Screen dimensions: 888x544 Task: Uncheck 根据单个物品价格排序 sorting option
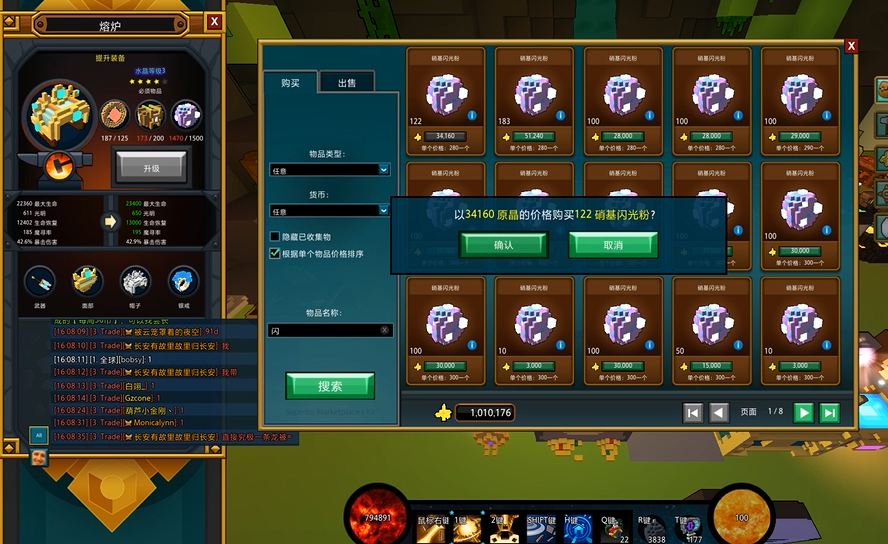(275, 254)
